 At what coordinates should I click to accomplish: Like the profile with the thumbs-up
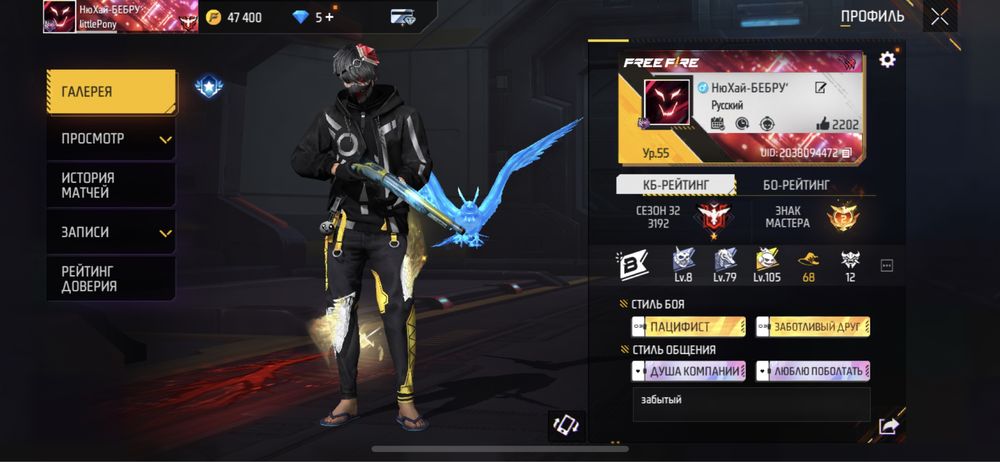point(823,124)
